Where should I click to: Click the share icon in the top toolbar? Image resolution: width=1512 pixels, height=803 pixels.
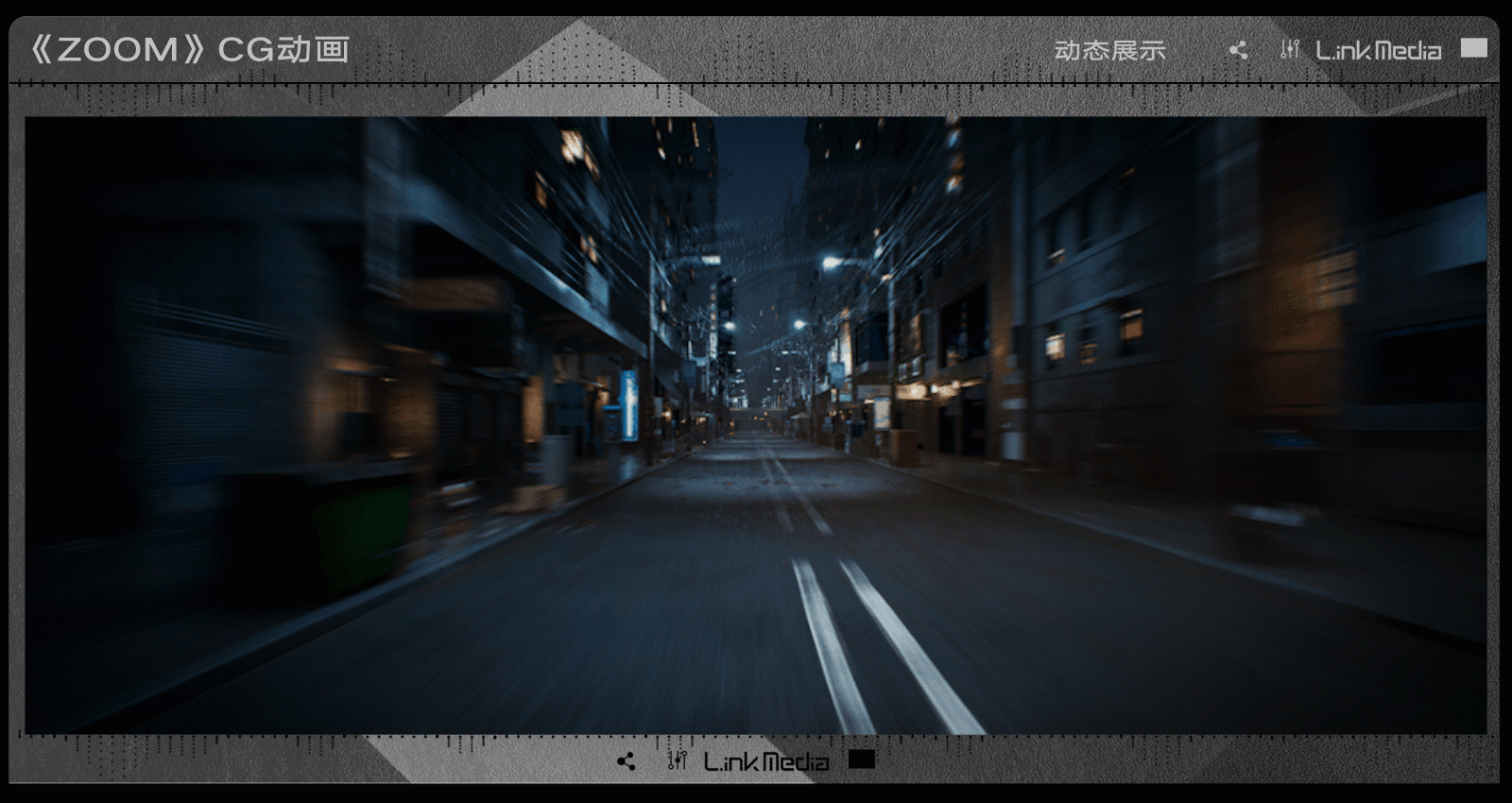pos(1240,48)
